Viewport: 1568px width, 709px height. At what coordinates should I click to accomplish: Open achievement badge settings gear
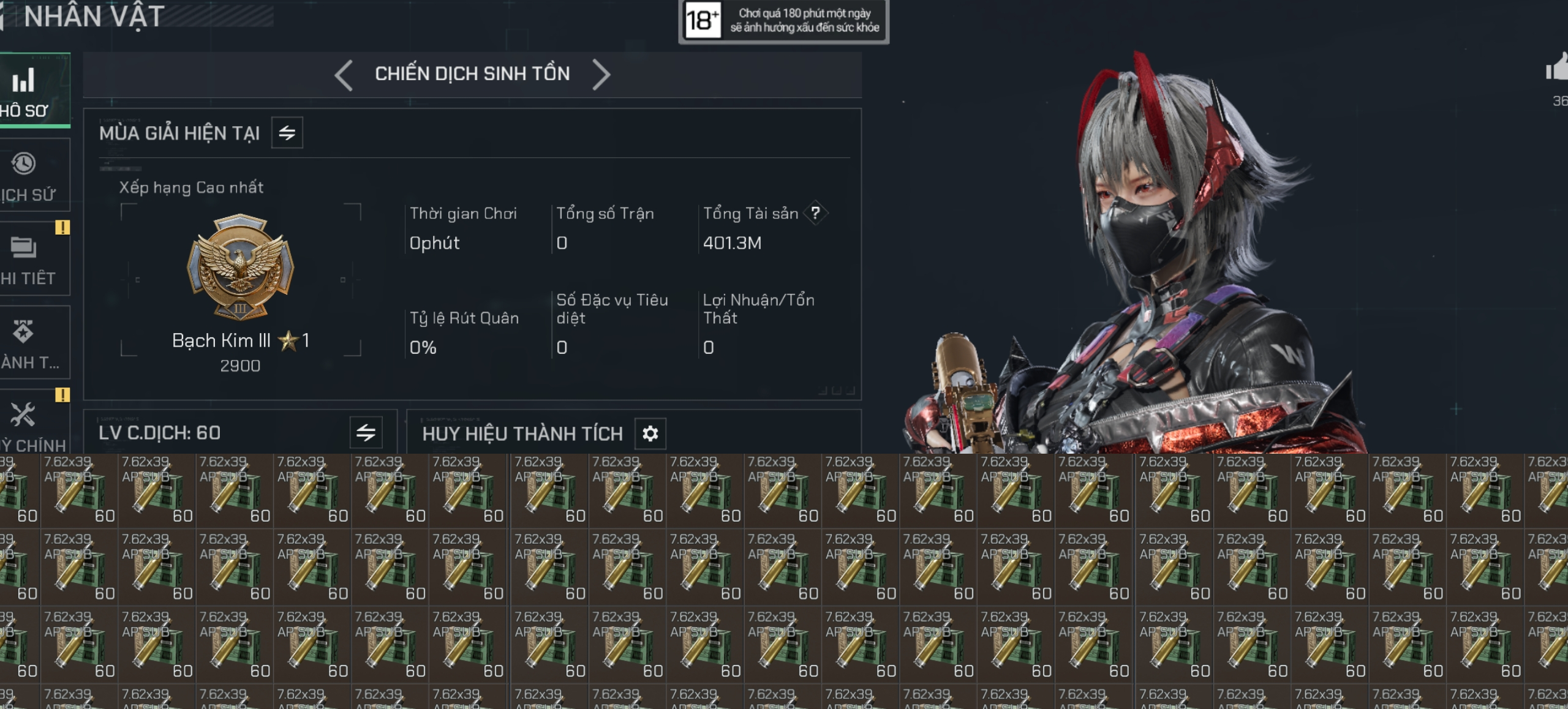click(x=650, y=433)
